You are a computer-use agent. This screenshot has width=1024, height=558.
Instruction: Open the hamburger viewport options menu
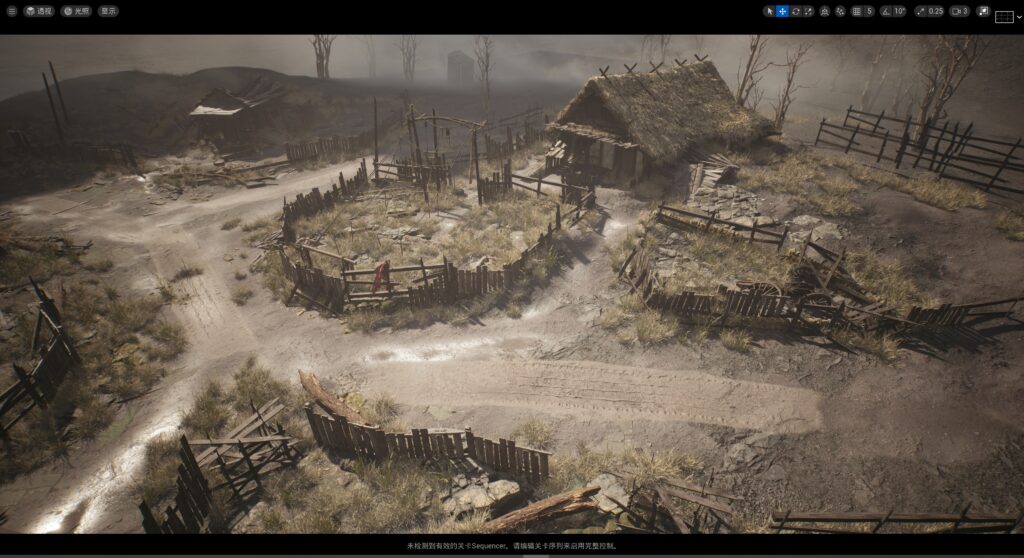(x=12, y=11)
